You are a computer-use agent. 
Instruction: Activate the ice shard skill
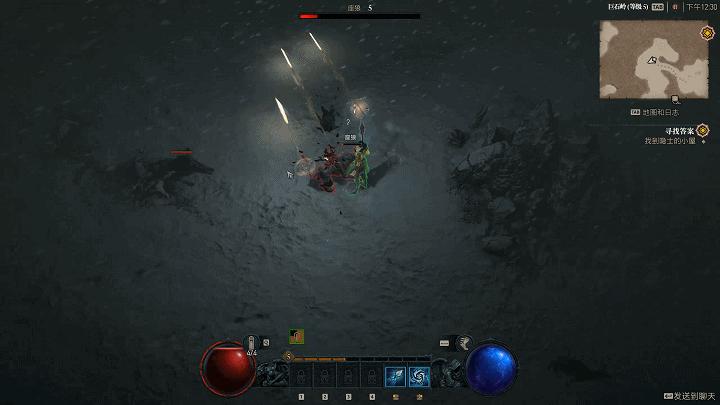click(x=394, y=376)
